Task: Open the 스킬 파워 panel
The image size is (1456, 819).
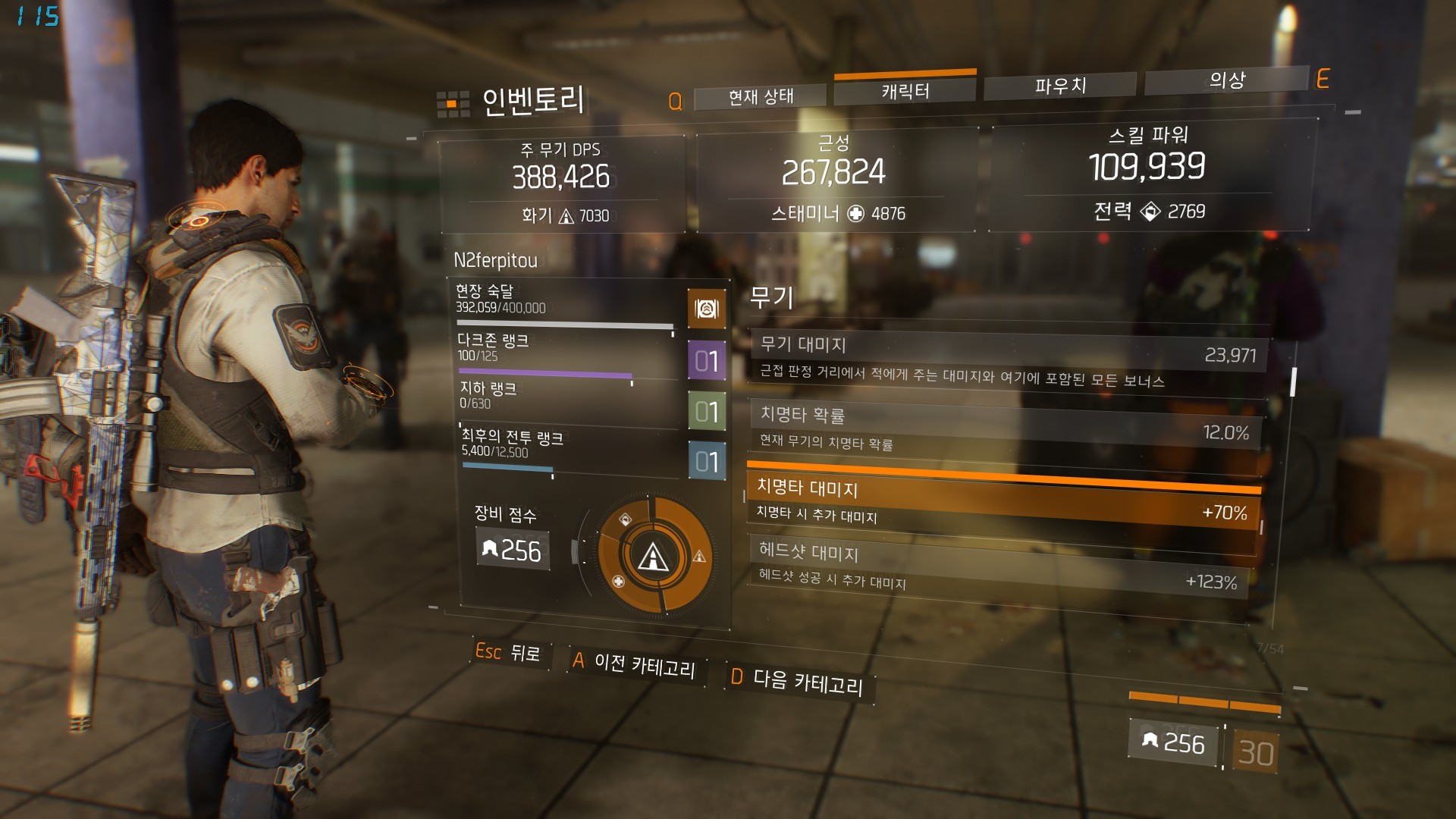Action: click(x=1148, y=176)
